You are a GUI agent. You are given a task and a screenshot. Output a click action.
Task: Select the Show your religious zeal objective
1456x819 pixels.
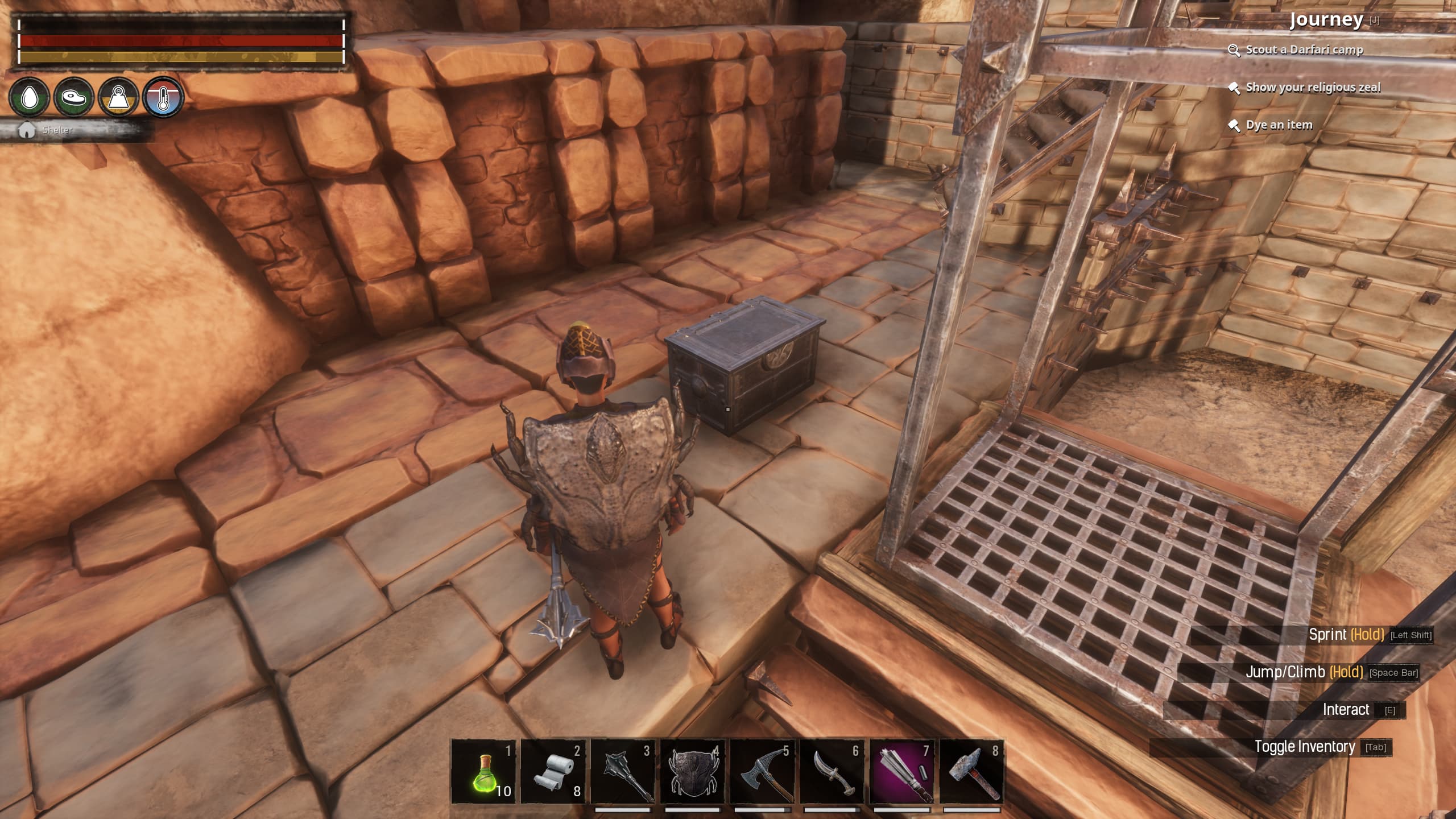pyautogui.click(x=1313, y=88)
